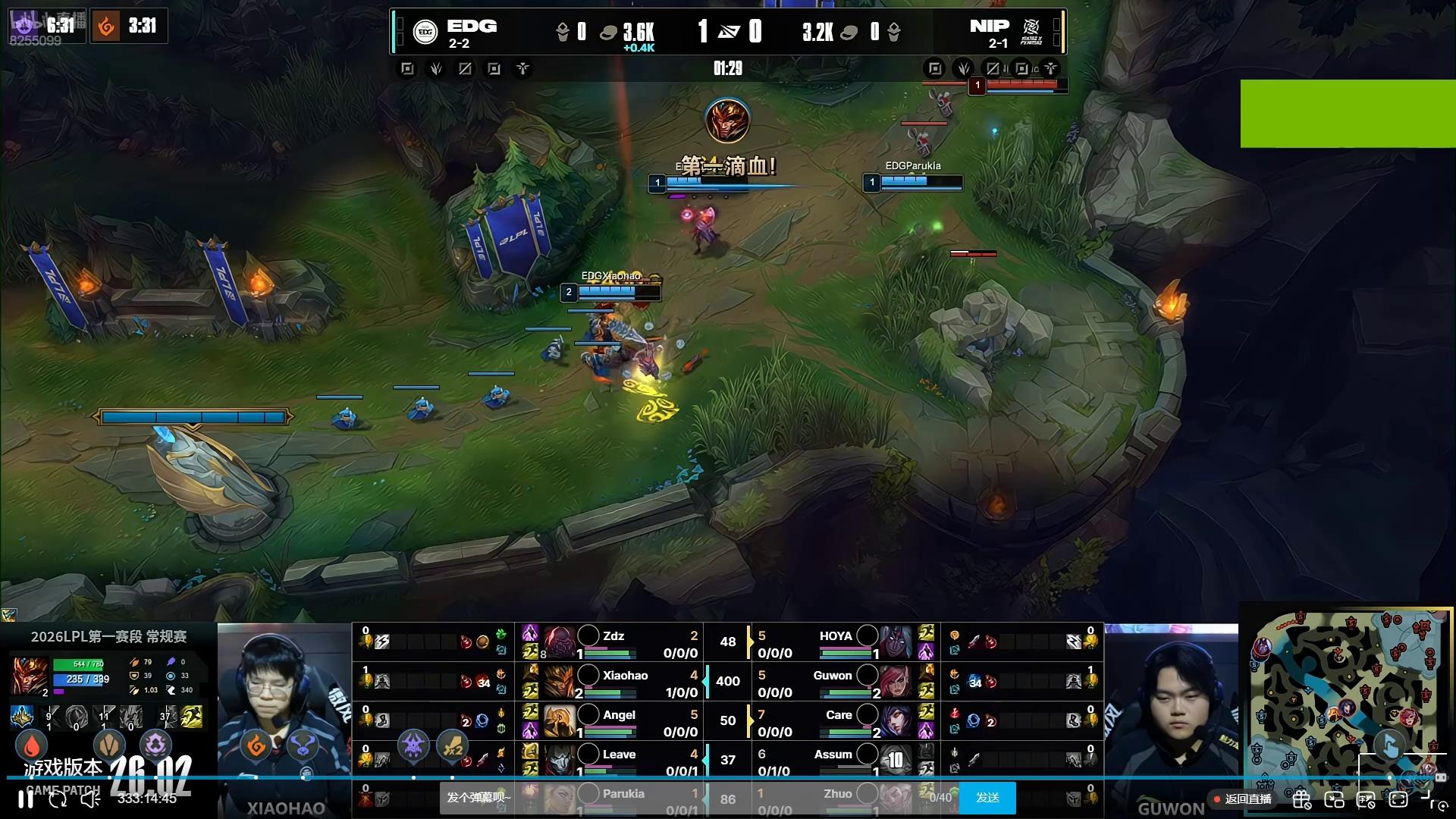Click the NIP team logo in top bar

1031,32
